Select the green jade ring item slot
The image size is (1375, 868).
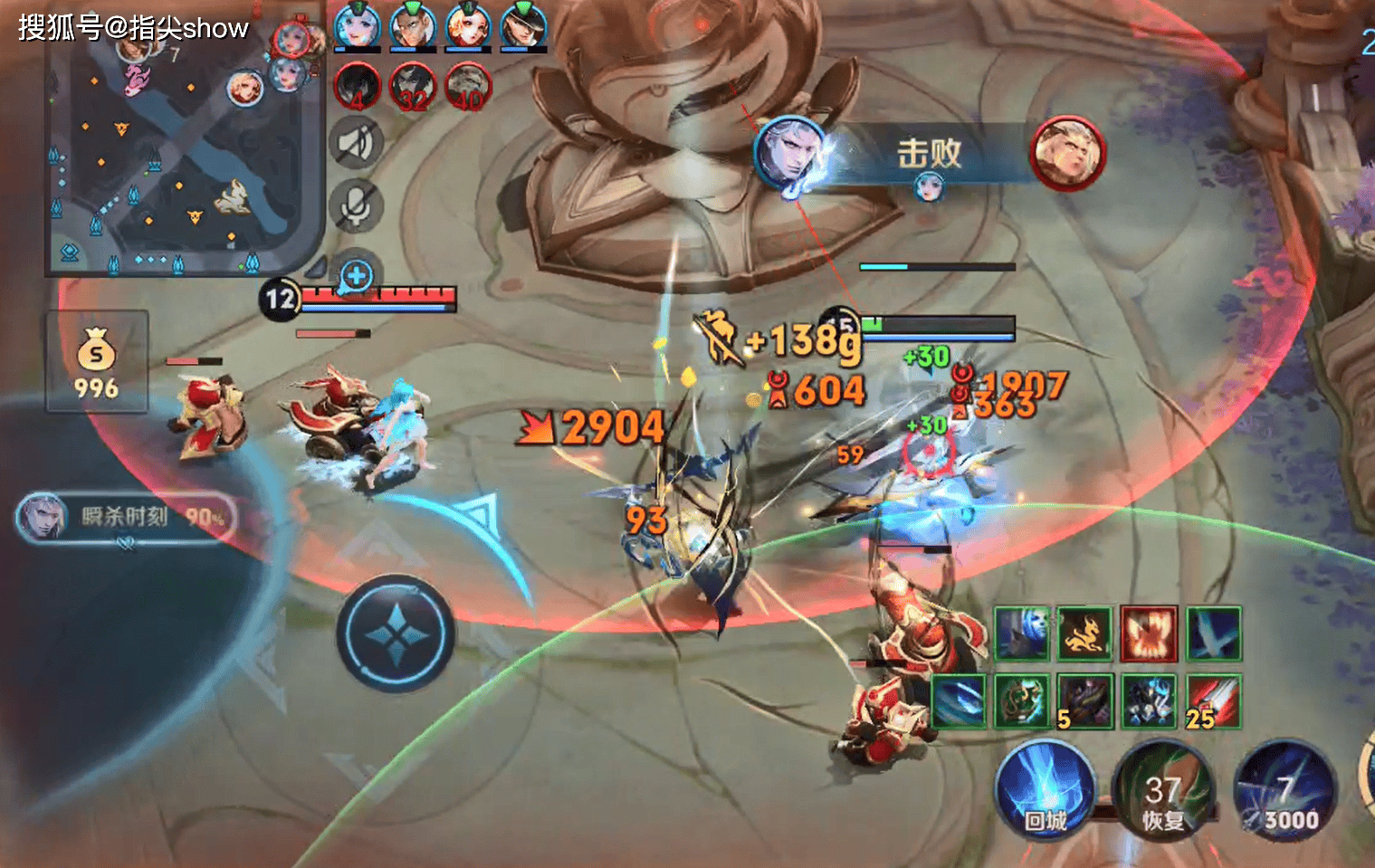(x=1022, y=701)
